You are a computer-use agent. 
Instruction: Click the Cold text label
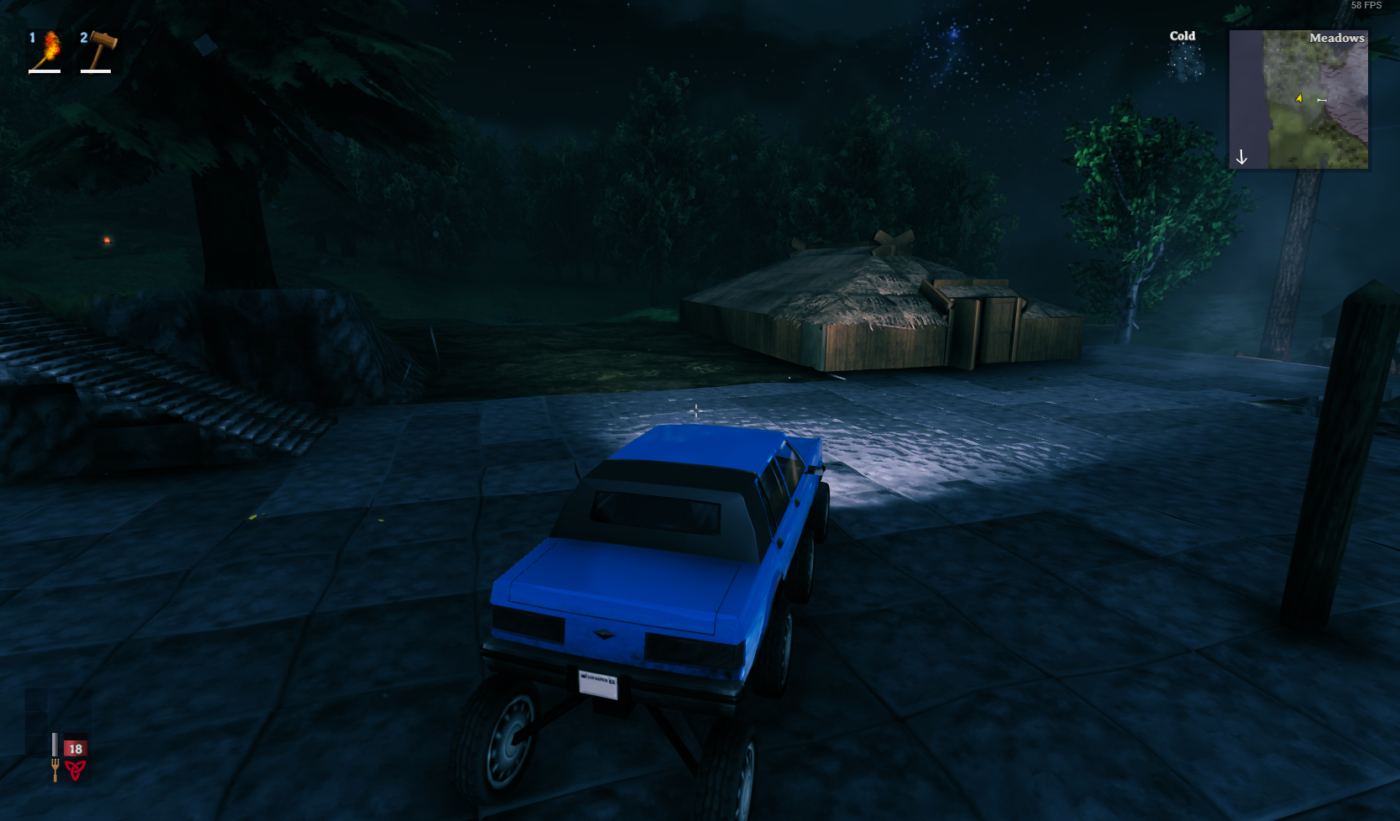click(x=1182, y=36)
